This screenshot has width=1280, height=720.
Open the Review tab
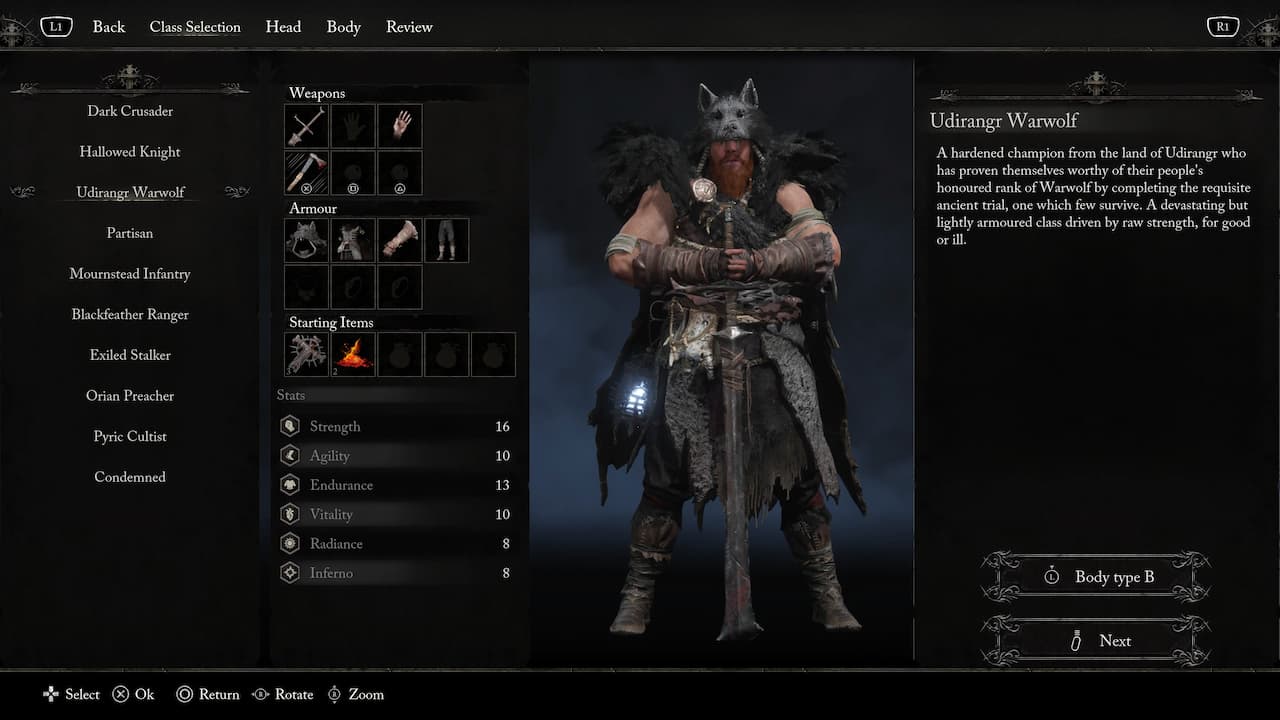409,27
